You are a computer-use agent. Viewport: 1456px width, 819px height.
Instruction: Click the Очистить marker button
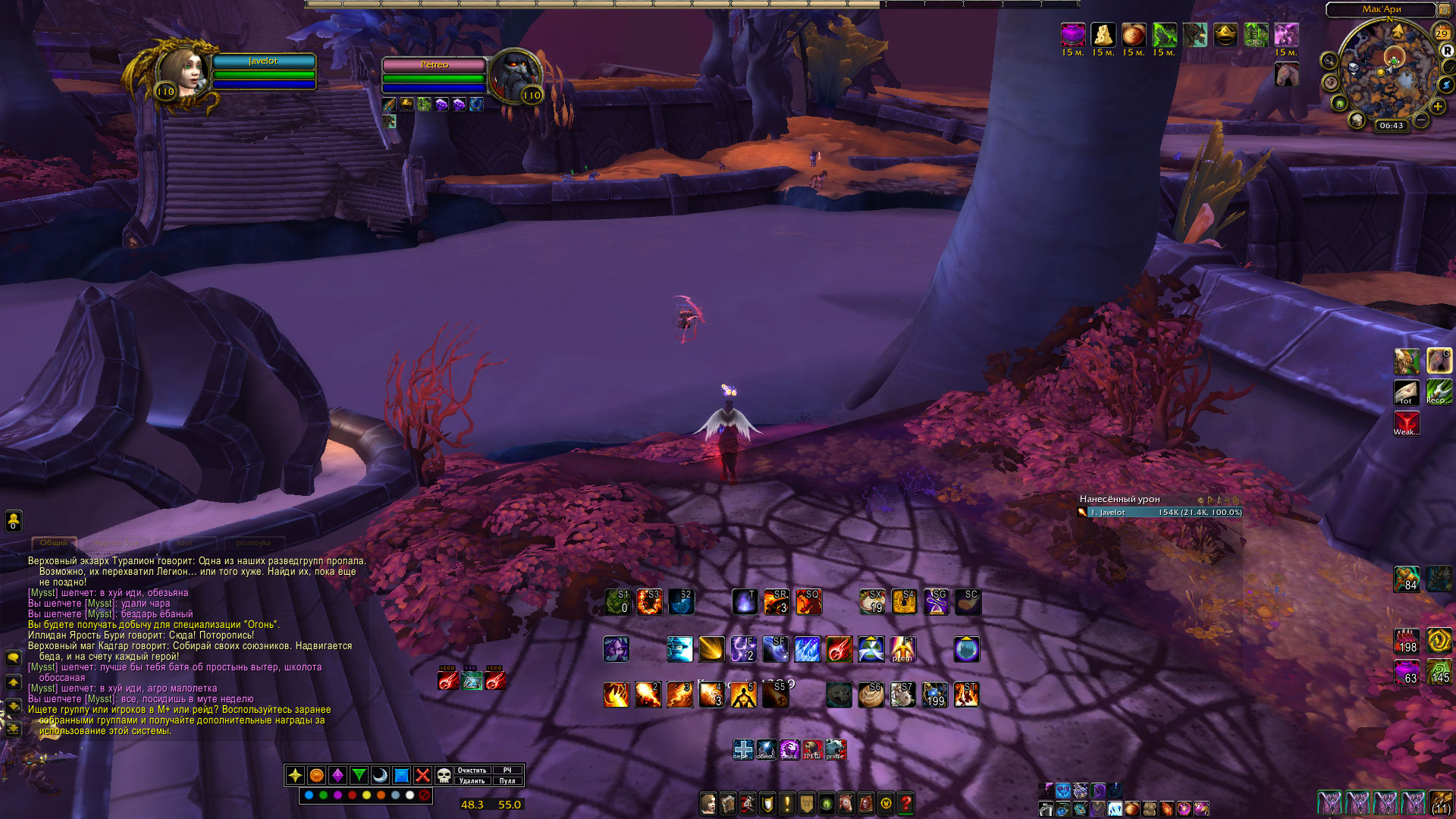472,770
